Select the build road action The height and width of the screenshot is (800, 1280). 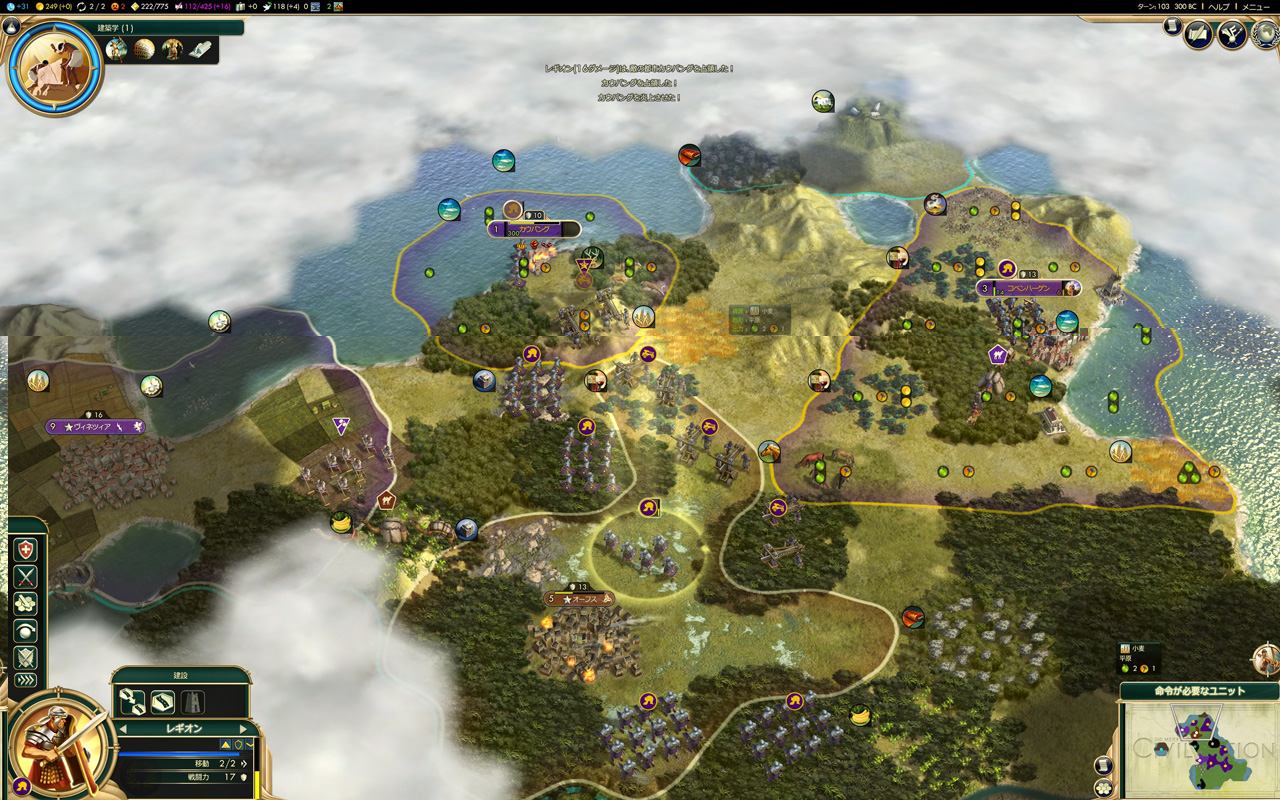pyautogui.click(x=163, y=702)
